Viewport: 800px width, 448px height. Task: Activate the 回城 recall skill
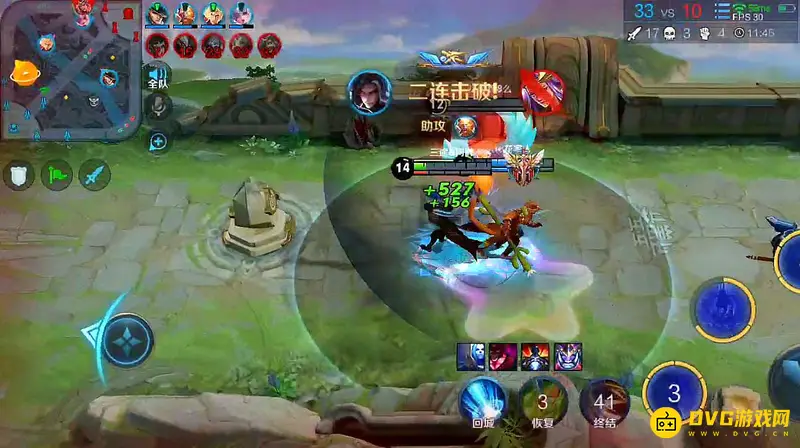pos(483,402)
